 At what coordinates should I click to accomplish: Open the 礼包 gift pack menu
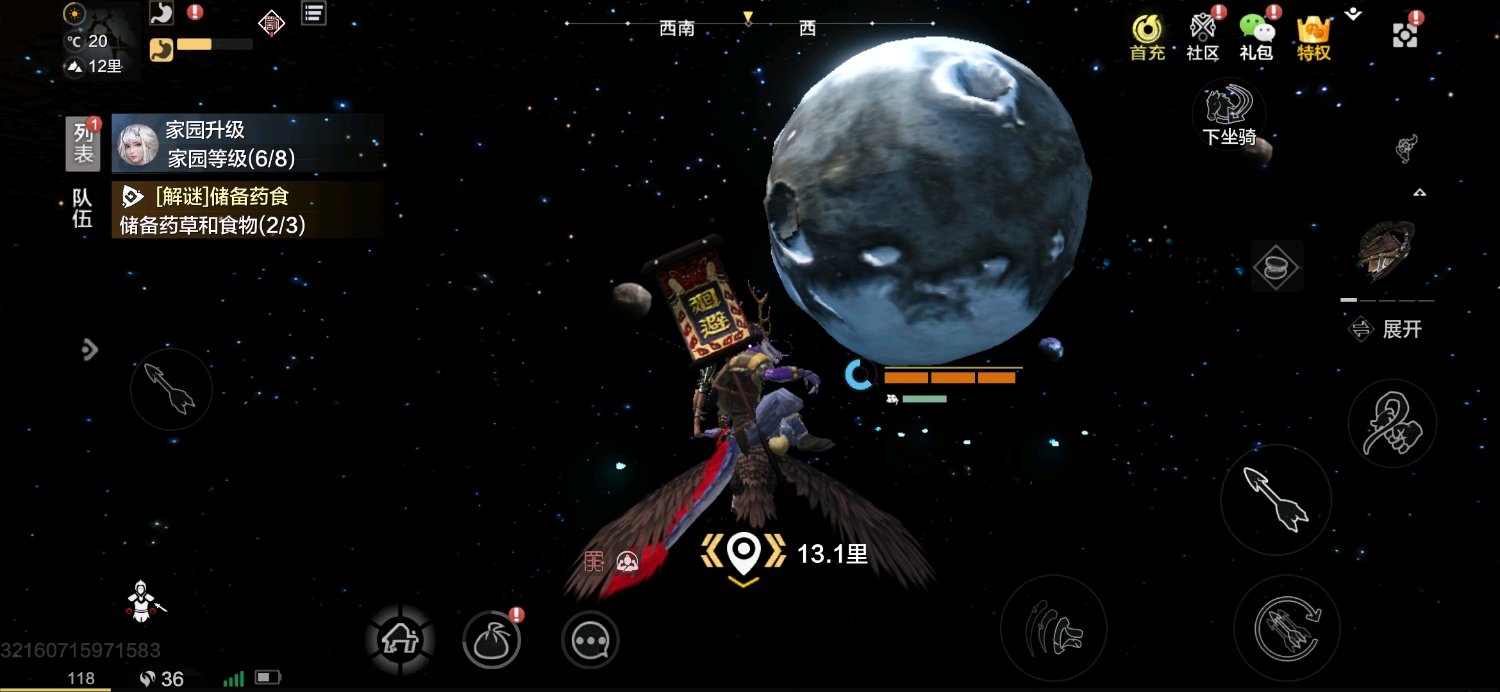1256,37
